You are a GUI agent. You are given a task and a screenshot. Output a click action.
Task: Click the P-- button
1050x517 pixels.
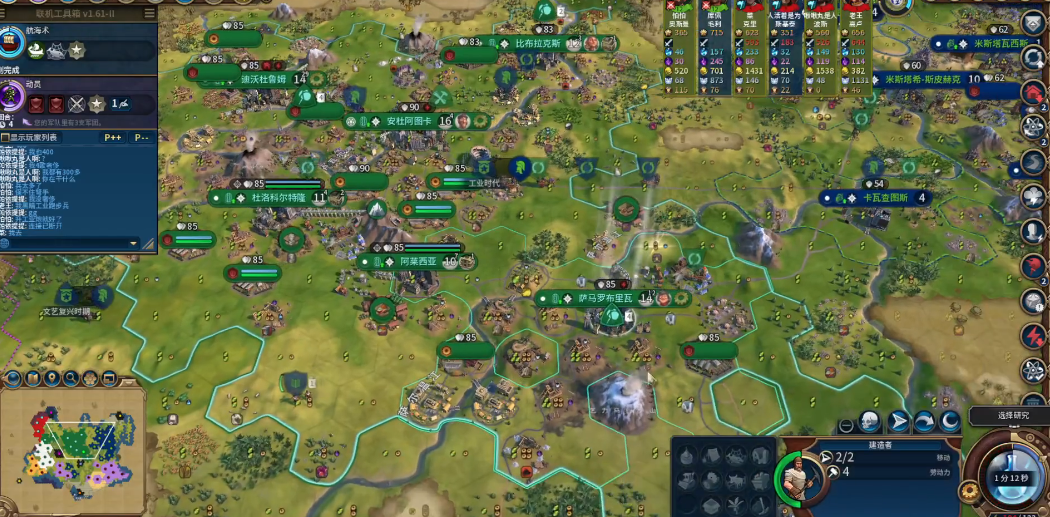pyautogui.click(x=142, y=137)
